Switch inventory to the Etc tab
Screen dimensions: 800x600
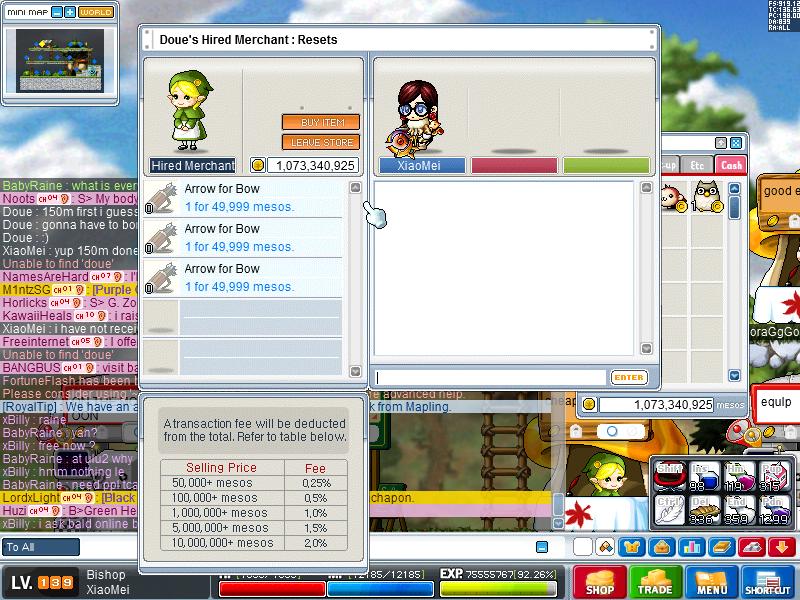coord(698,165)
